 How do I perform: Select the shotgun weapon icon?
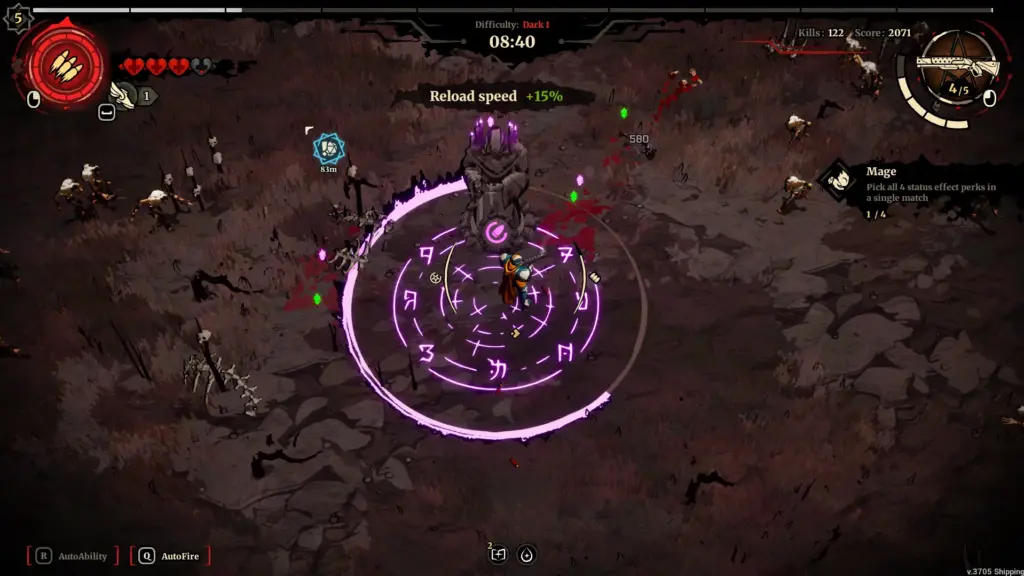coord(959,66)
